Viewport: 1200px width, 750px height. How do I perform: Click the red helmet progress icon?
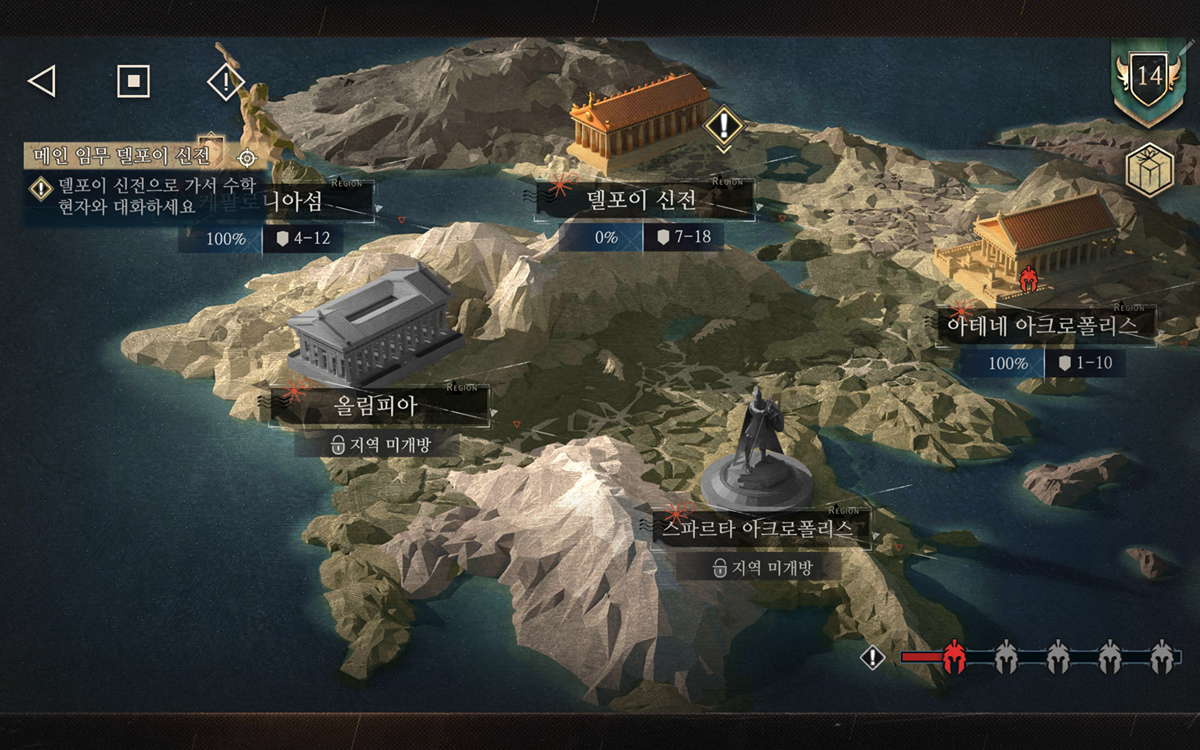click(x=953, y=657)
